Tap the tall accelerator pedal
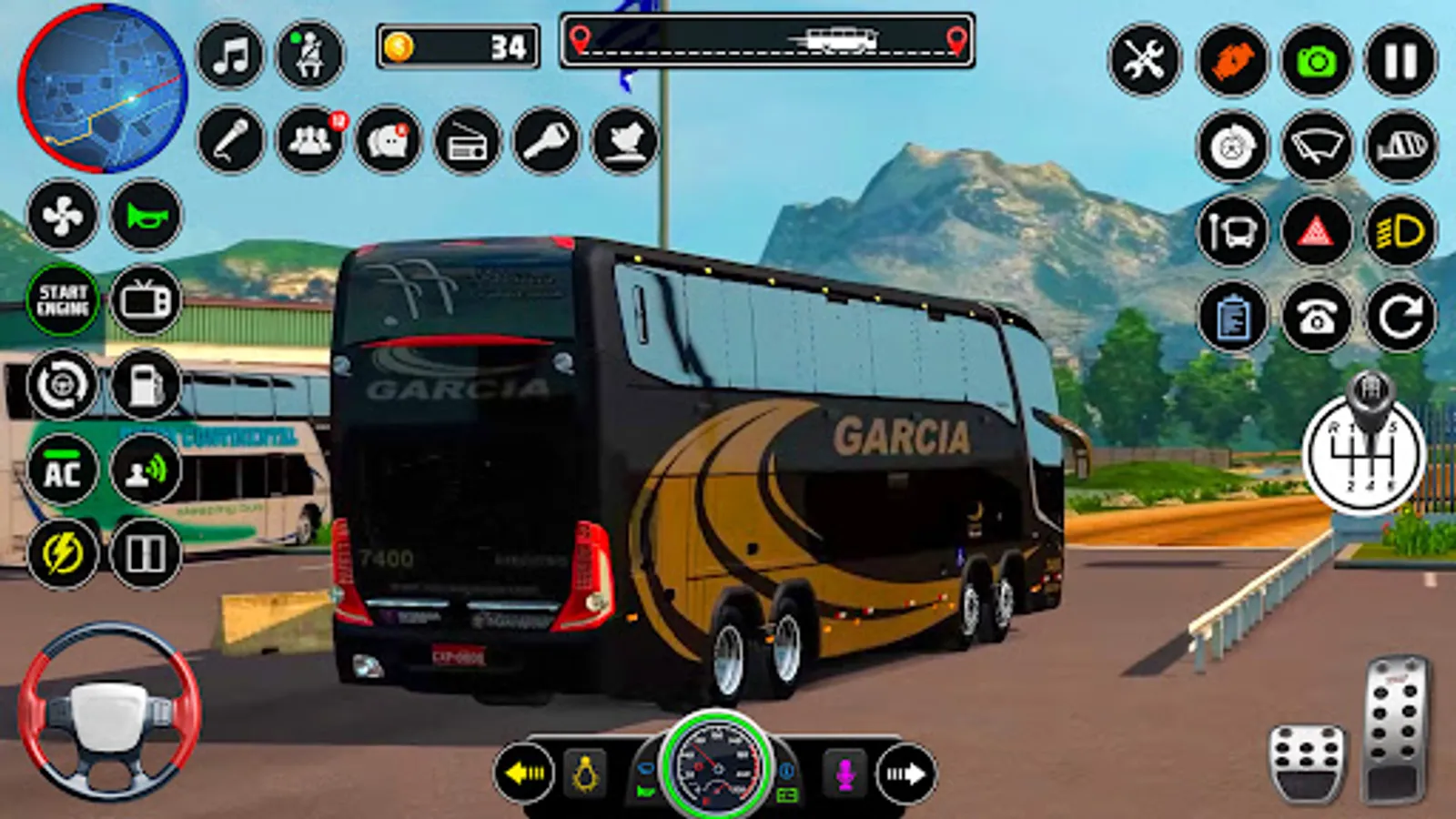 [x=1395, y=728]
